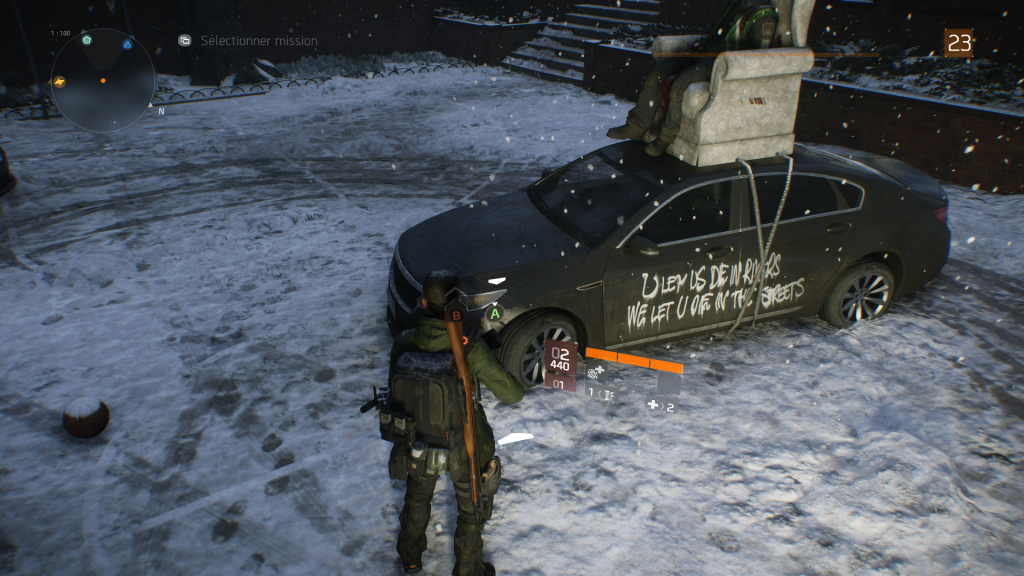Viewport: 1024px width, 576px height.
Task: Select the yellow lightning bolt minimap marker
Action: coord(59,82)
